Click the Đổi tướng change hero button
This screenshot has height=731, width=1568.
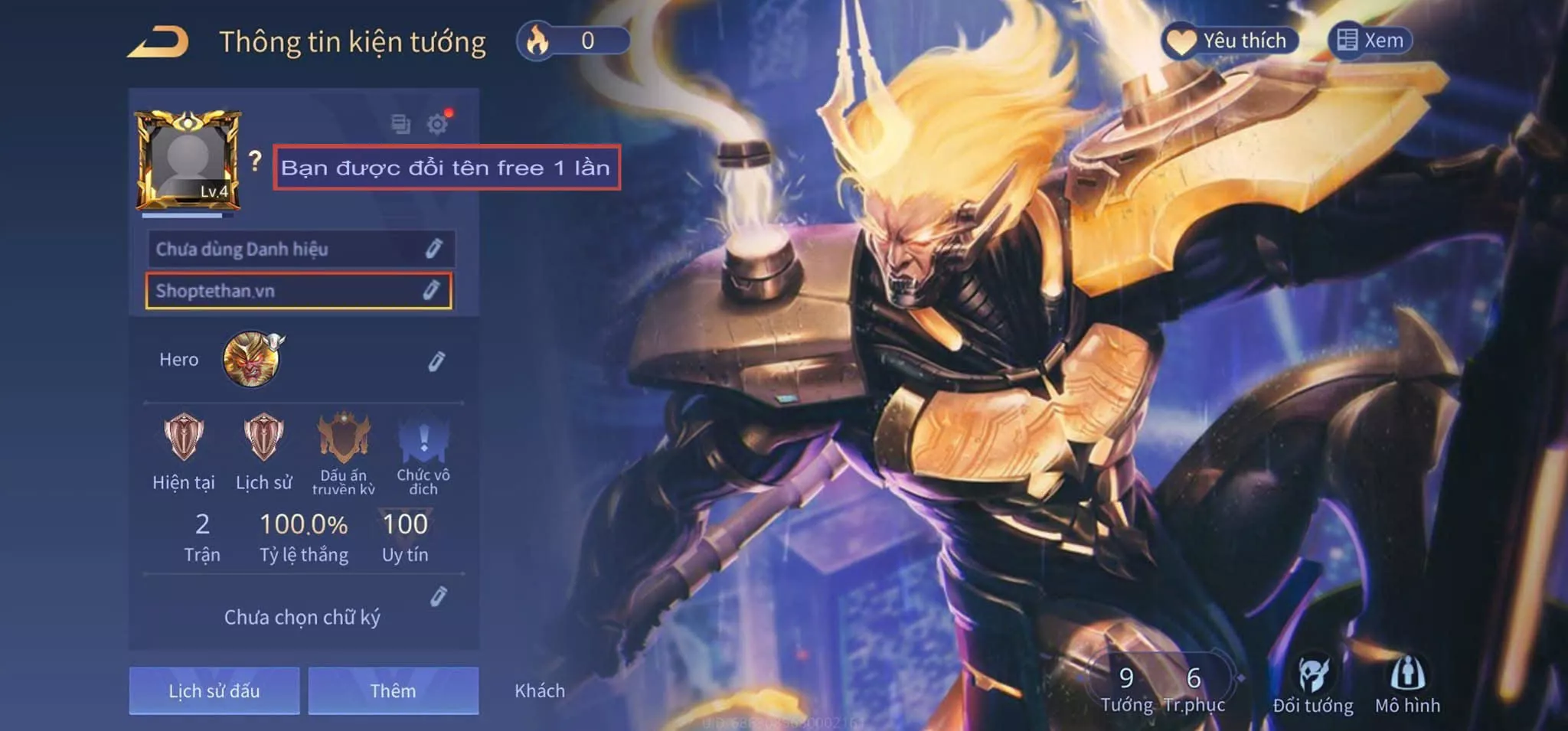(x=1313, y=686)
